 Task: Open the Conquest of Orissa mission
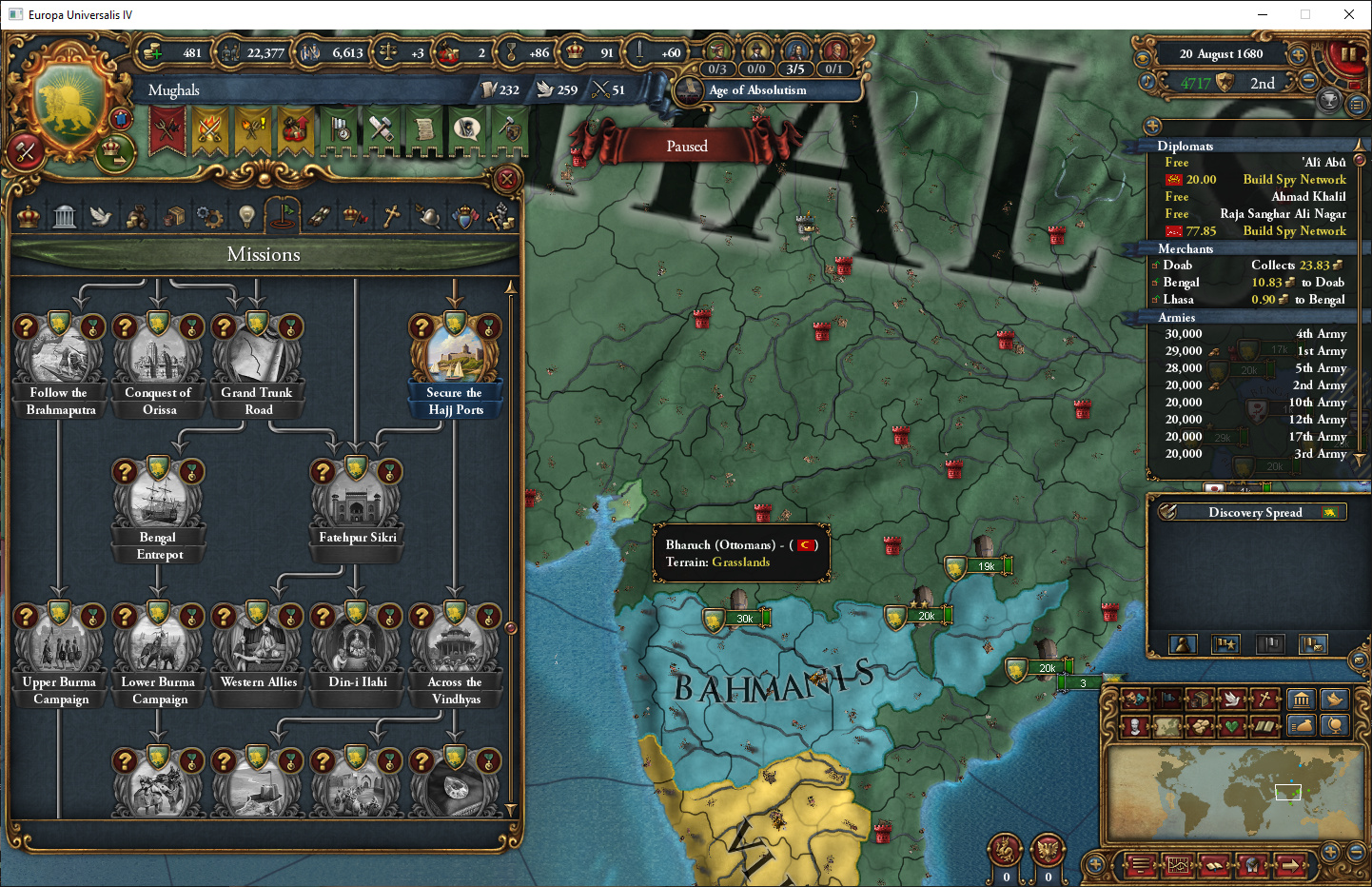[x=159, y=357]
